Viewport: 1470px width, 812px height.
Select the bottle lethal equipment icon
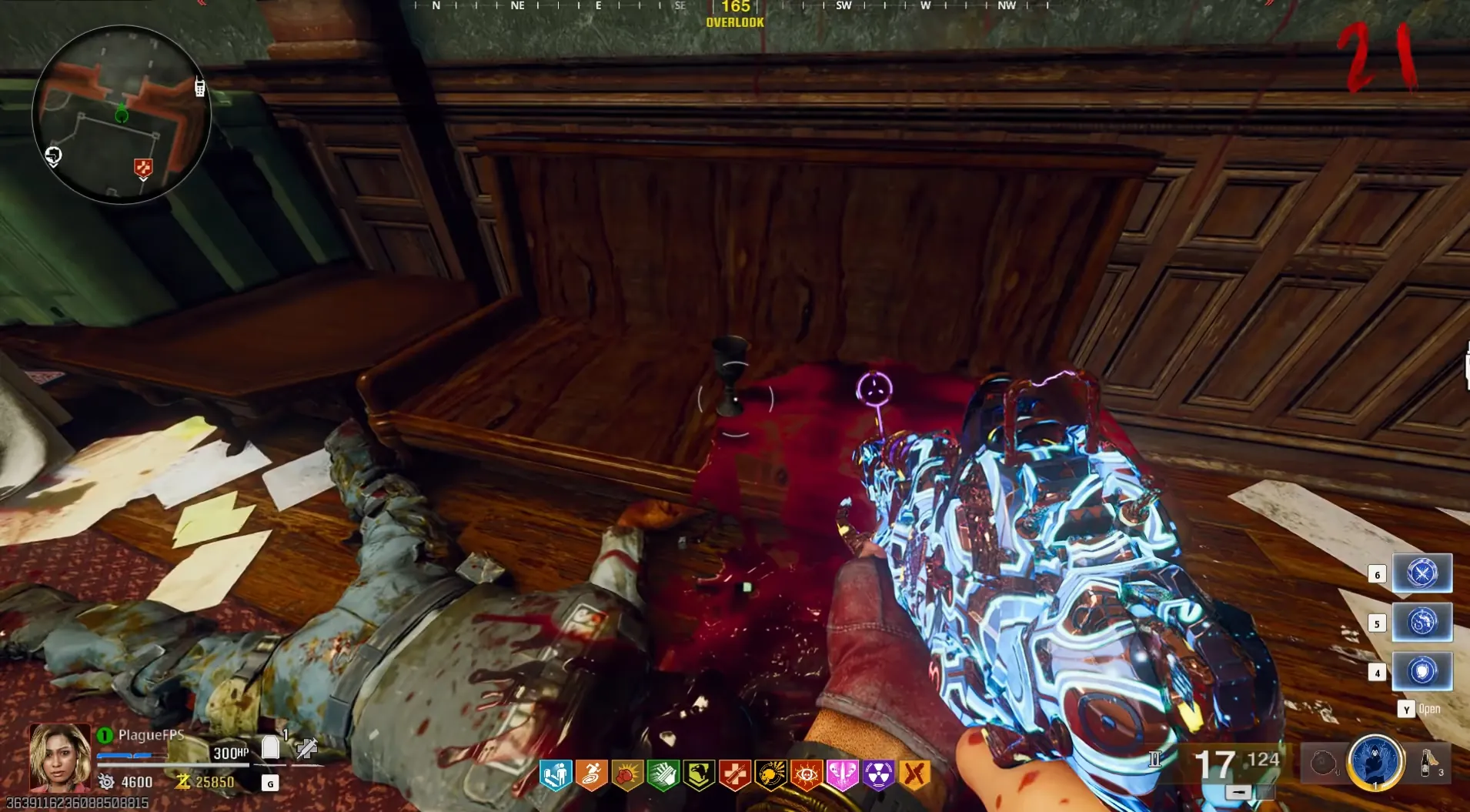tap(1426, 762)
